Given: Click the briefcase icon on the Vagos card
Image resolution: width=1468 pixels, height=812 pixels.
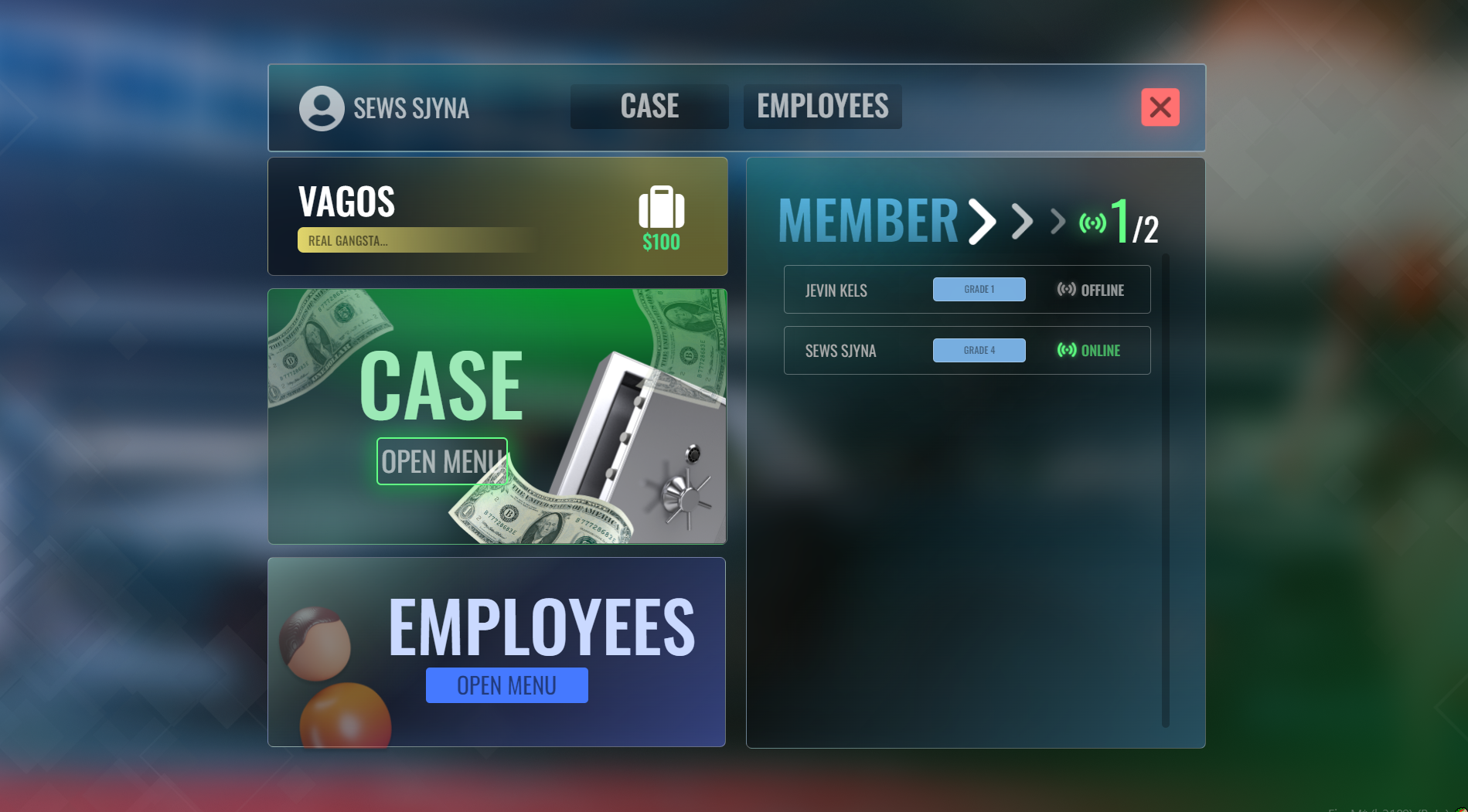Looking at the screenshot, I should [661, 209].
